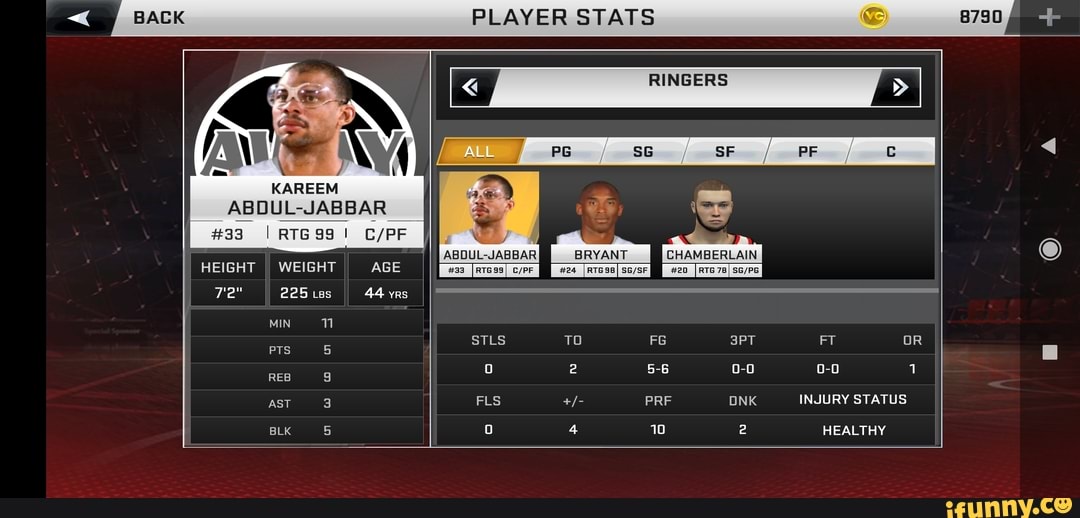Choose the Bryant player card
This screenshot has width=1080, height=518.
click(600, 224)
